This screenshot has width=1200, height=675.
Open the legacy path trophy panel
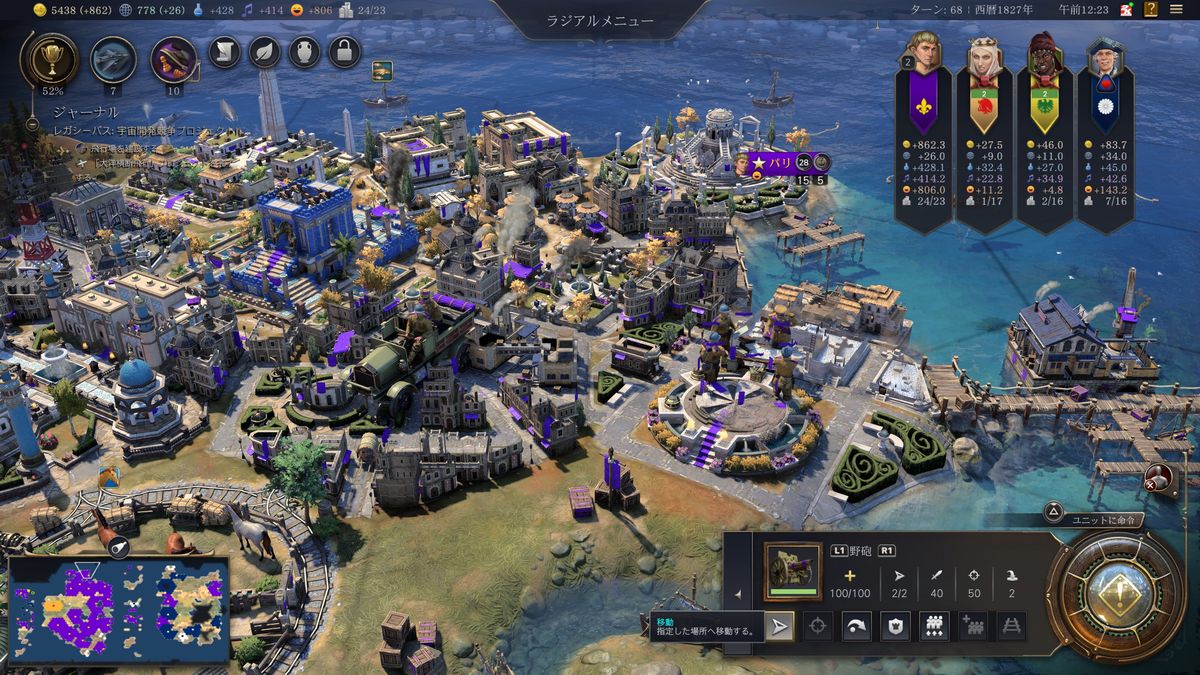48,58
